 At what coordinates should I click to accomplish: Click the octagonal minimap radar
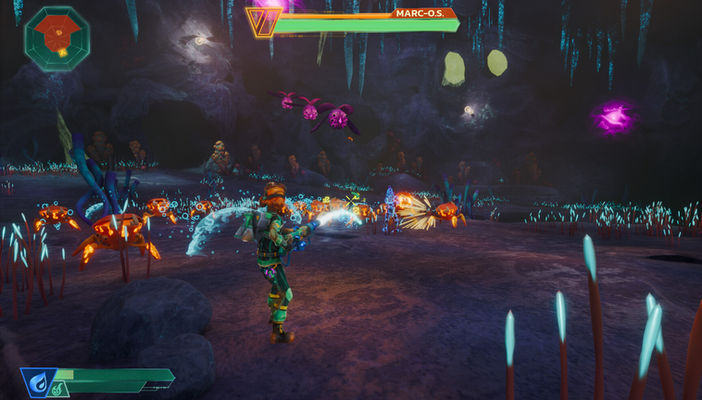[x=57, y=38]
